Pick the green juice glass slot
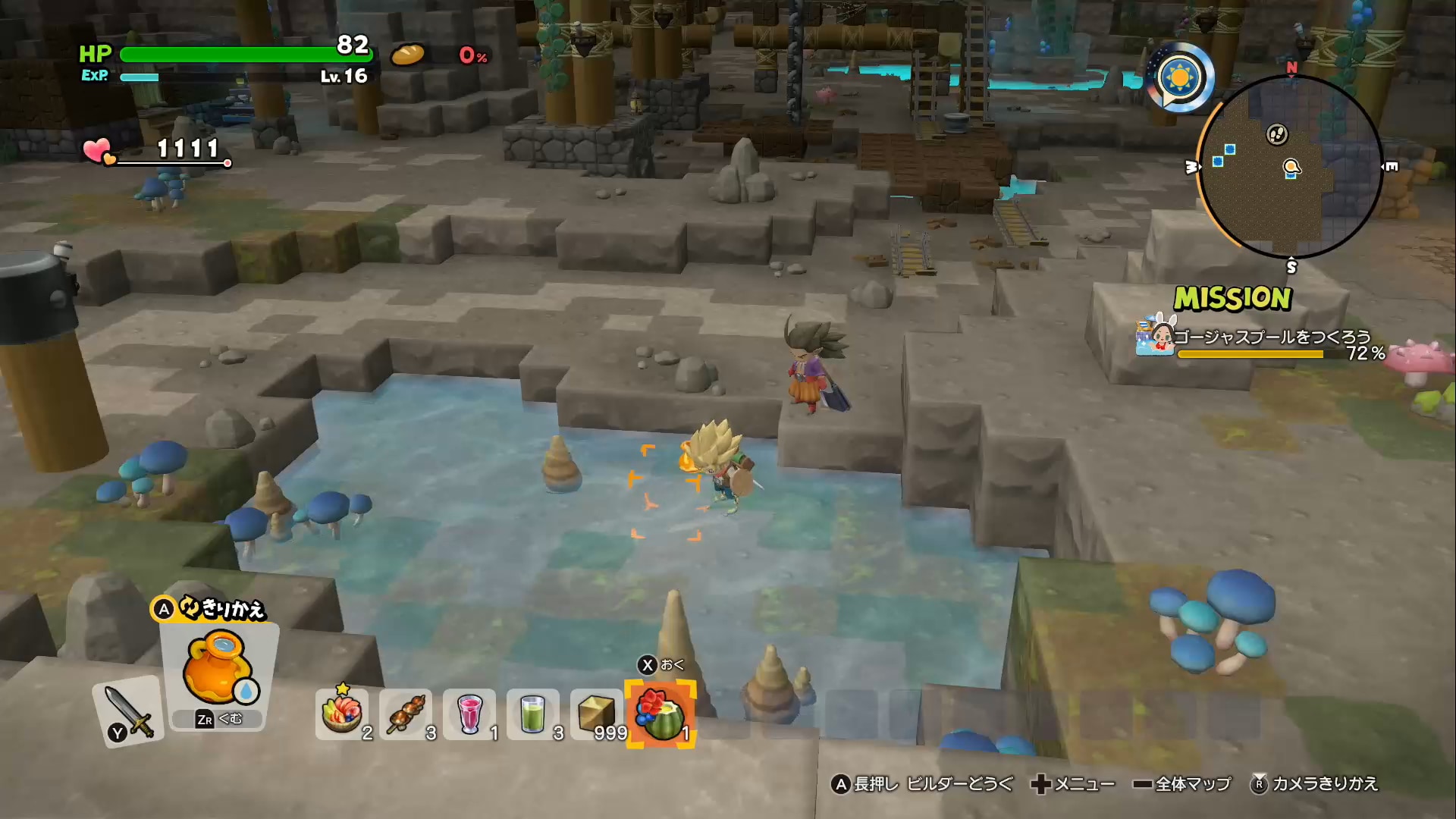 (x=533, y=714)
